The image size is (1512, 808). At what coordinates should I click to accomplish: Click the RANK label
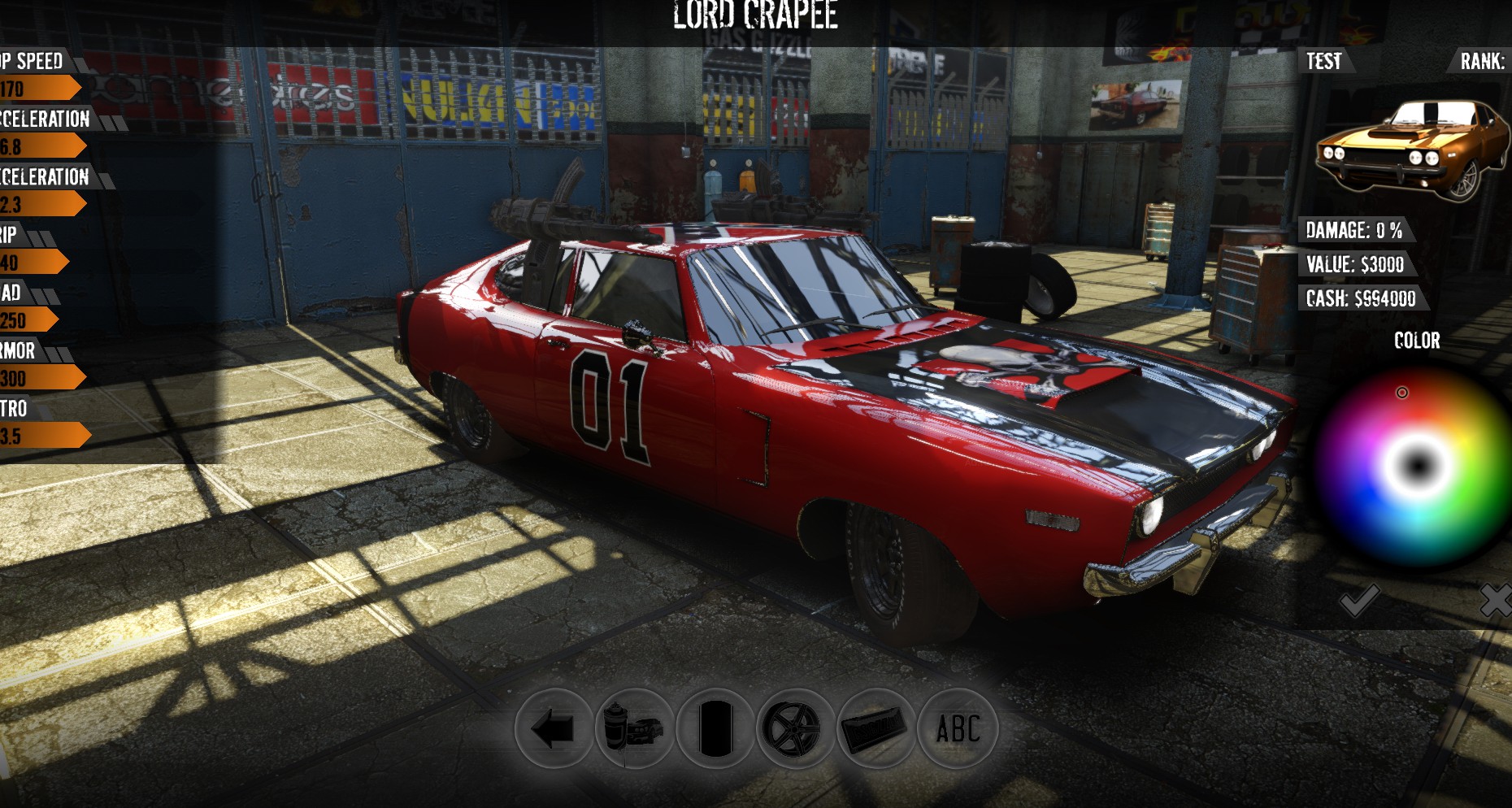[x=1484, y=59]
